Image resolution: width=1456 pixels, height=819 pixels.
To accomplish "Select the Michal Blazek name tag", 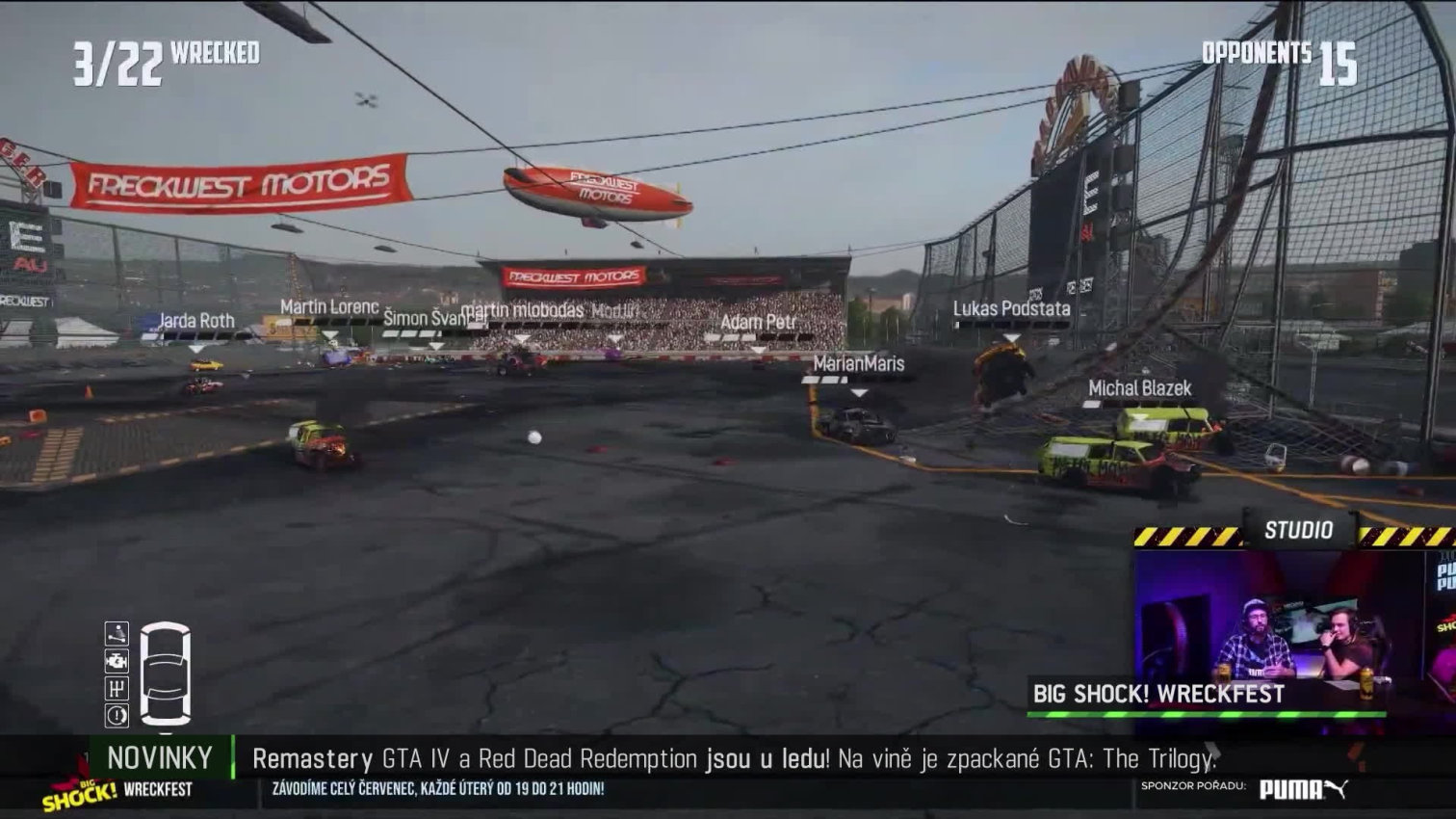I will pos(1139,388).
